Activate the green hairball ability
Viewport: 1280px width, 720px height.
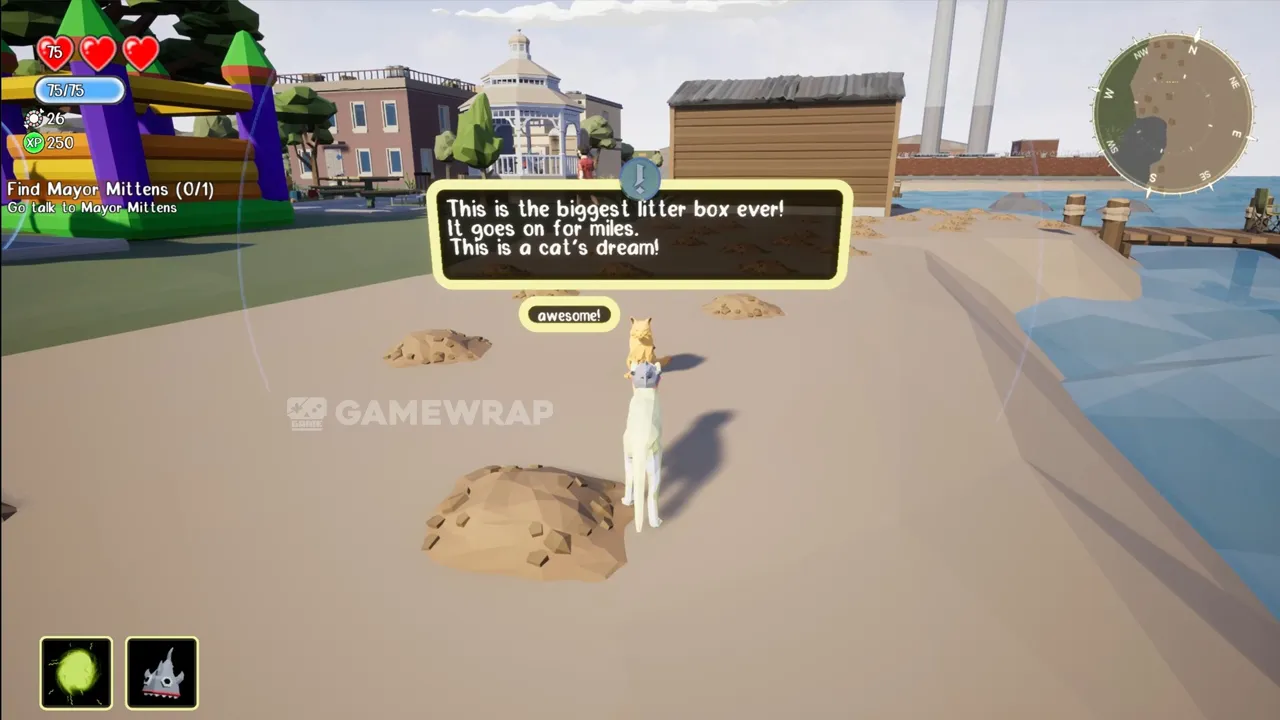click(x=76, y=673)
